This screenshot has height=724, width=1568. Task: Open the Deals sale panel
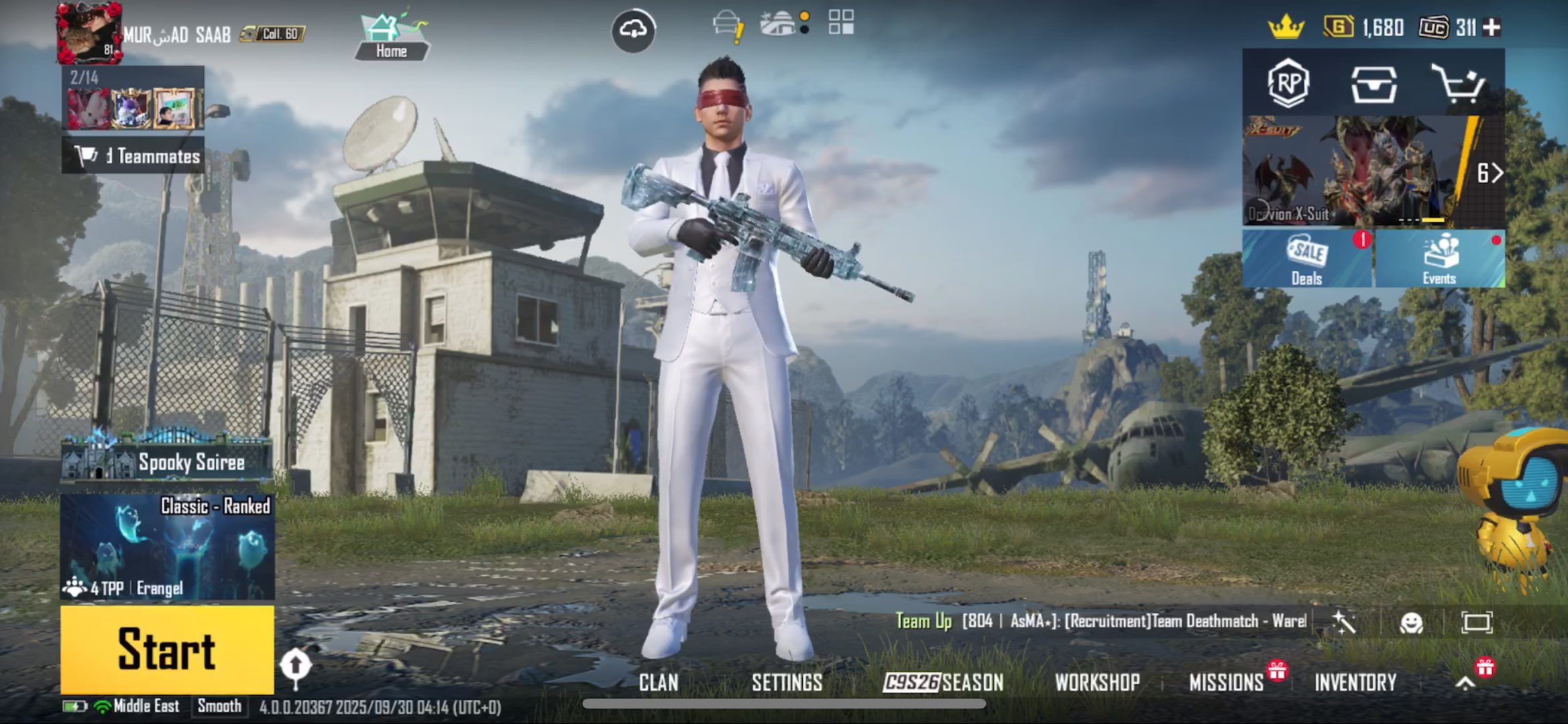click(1306, 259)
